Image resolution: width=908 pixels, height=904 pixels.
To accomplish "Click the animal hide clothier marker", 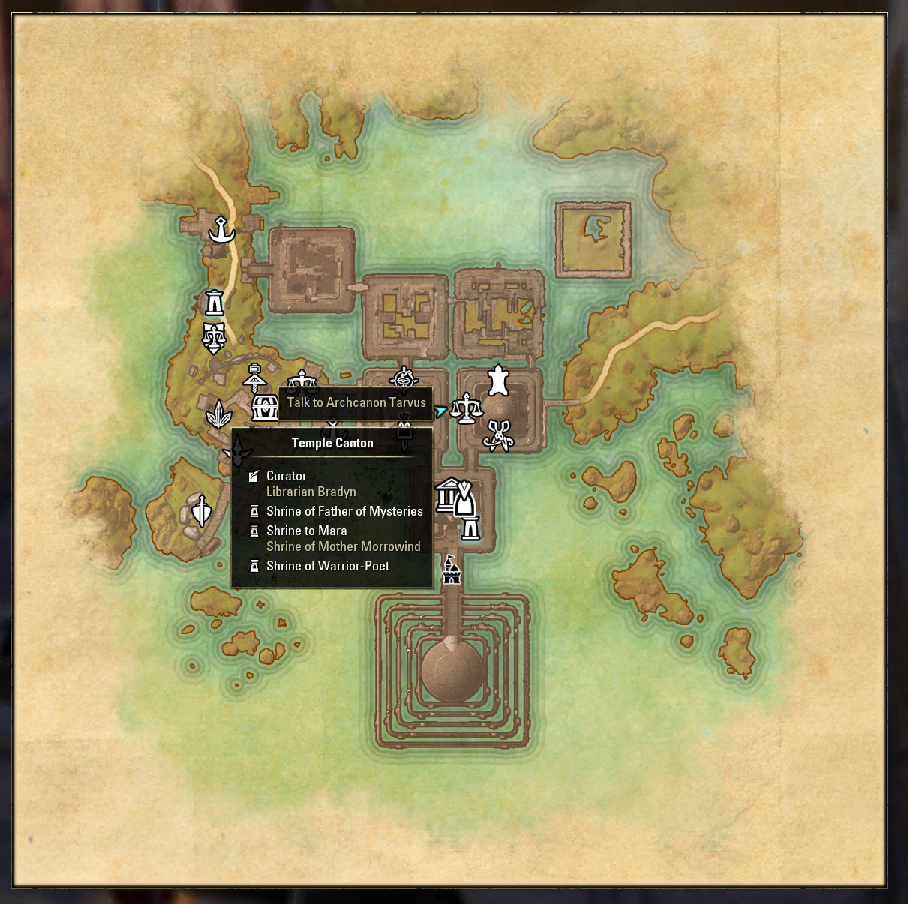I will (497, 379).
